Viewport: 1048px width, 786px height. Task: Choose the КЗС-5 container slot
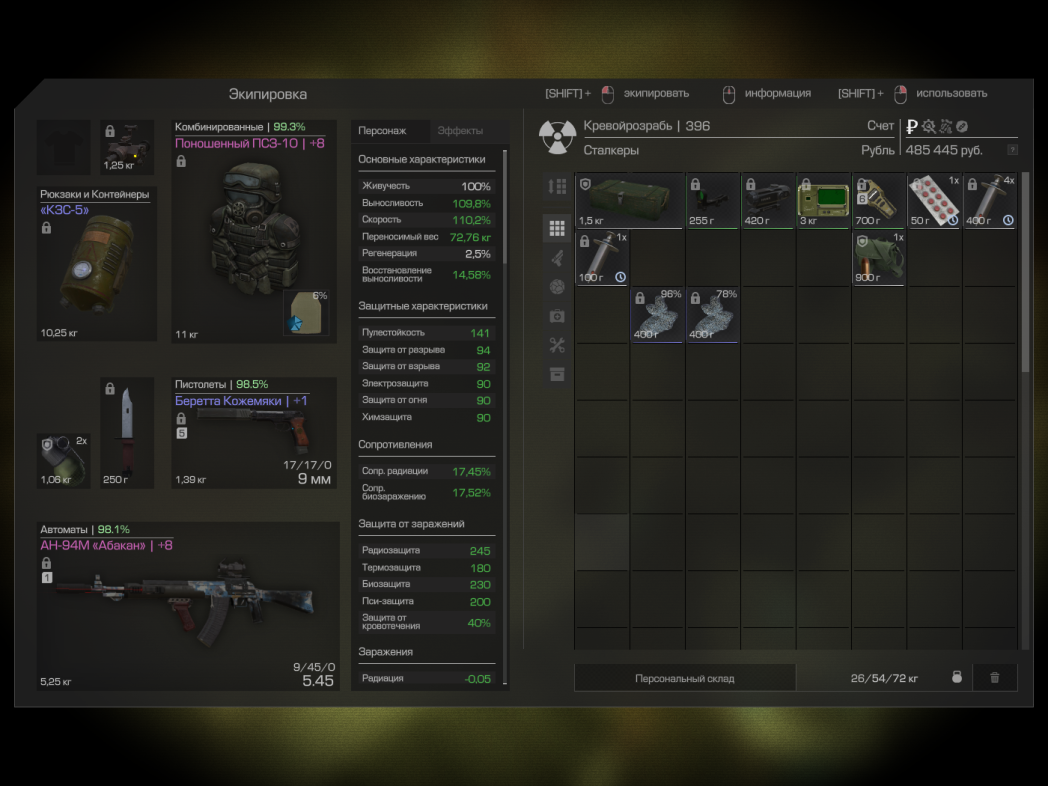pyautogui.click(x=97, y=264)
